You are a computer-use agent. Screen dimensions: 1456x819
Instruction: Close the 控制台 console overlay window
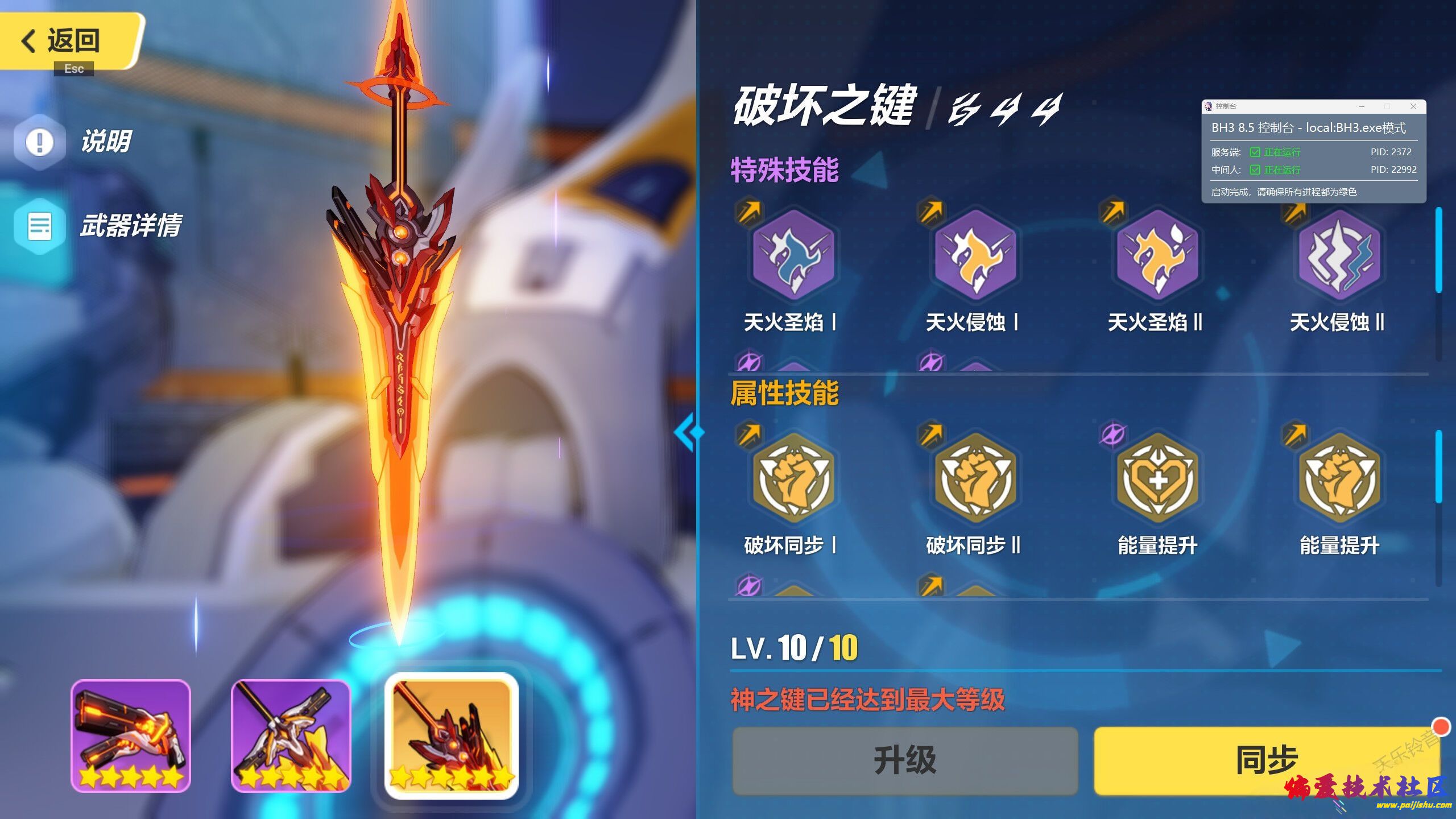pos(1413,106)
